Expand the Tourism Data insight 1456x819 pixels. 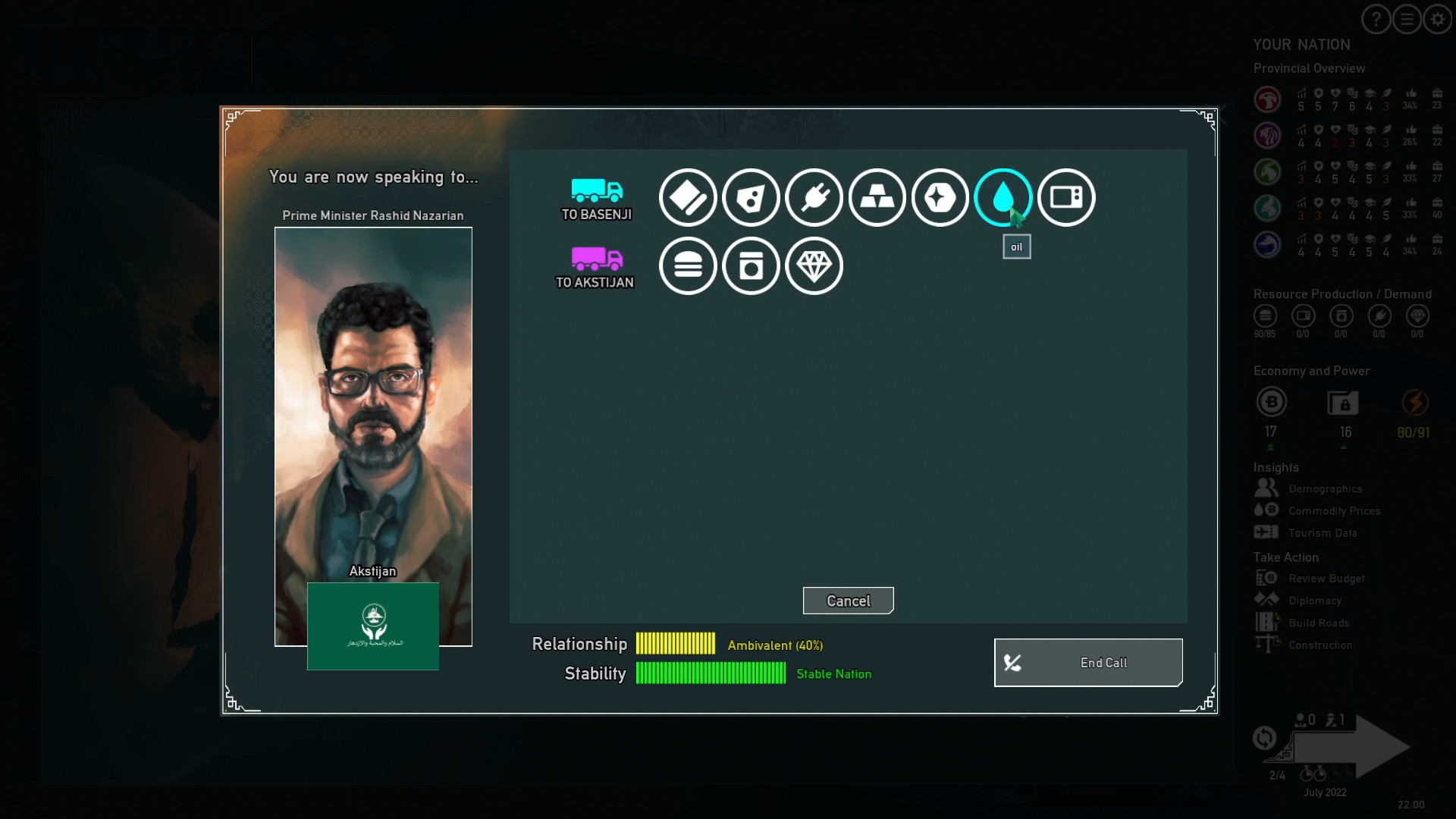(x=1323, y=532)
